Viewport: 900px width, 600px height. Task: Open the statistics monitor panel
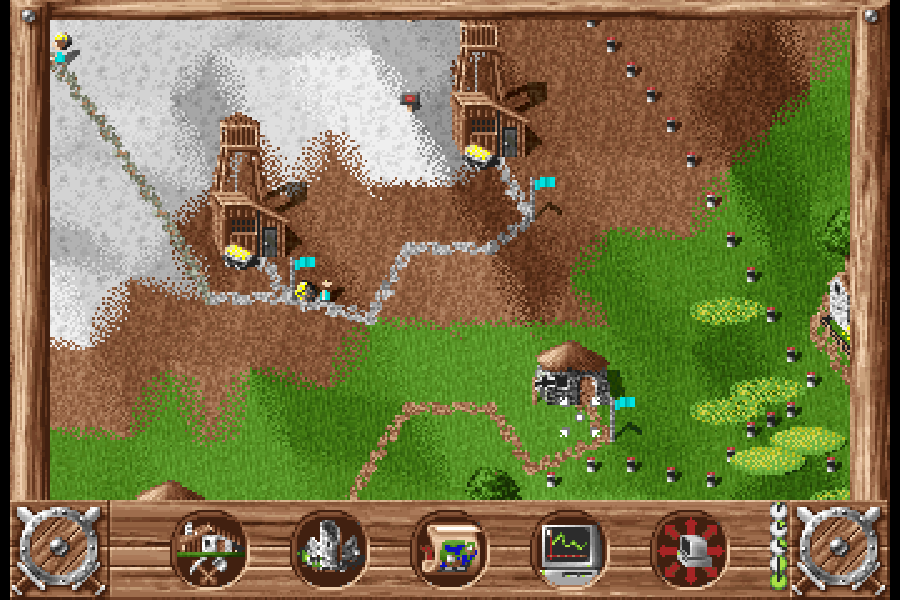point(568,549)
